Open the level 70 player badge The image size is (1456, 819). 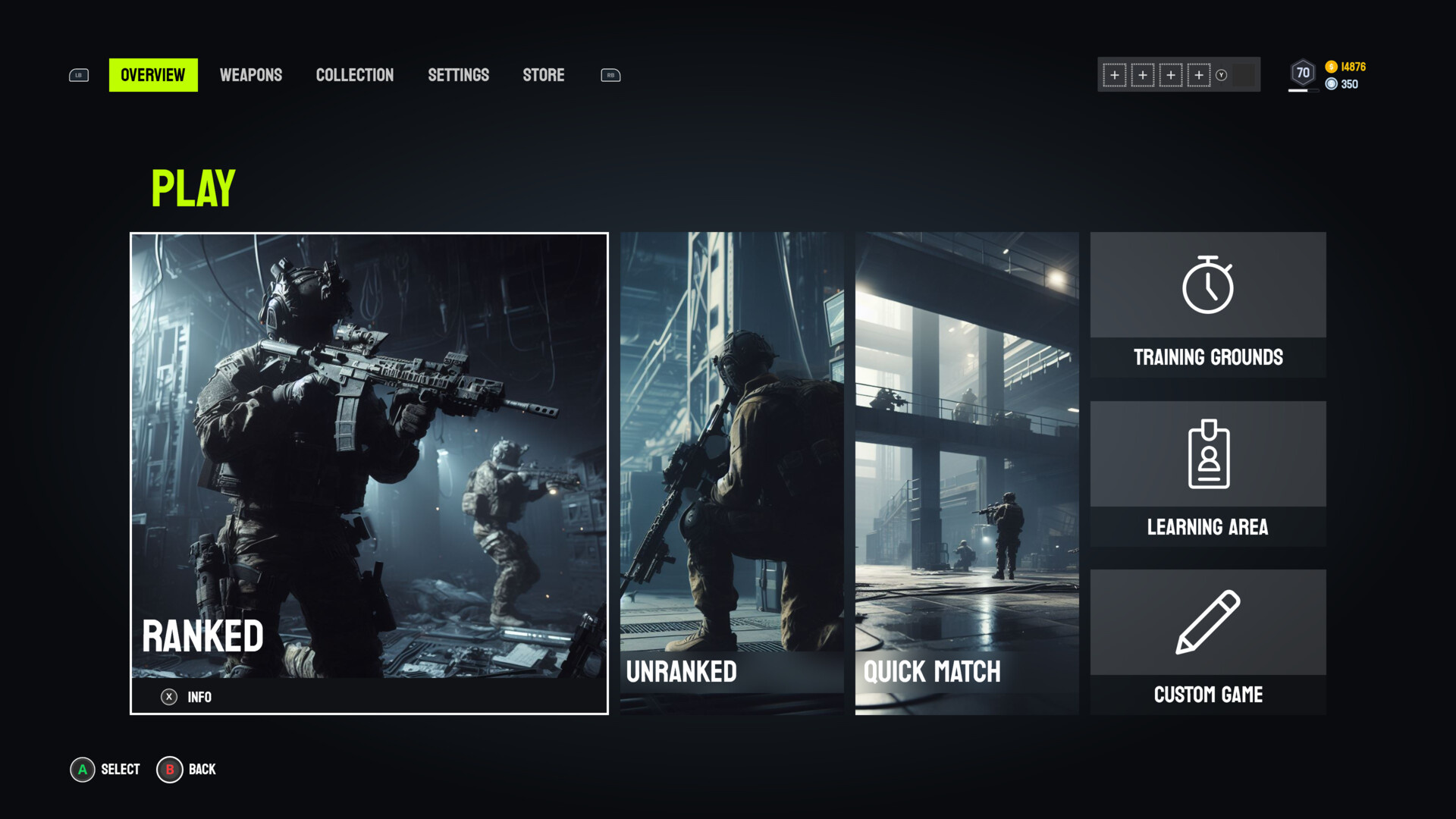click(1302, 72)
